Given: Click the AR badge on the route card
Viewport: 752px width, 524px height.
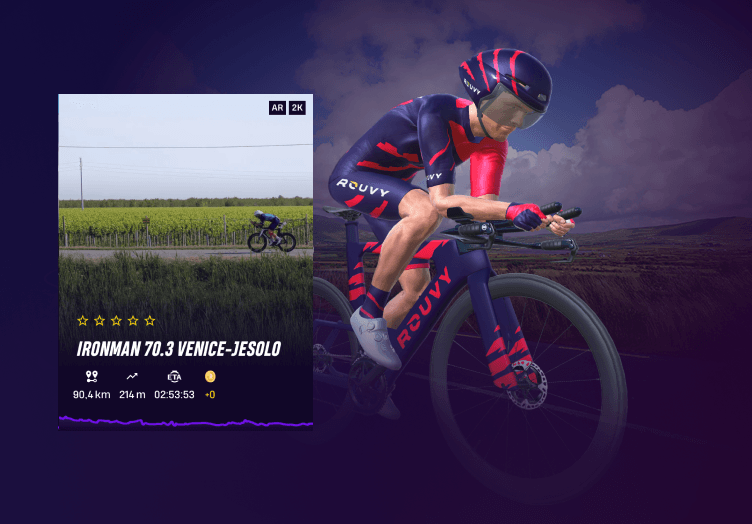Looking at the screenshot, I should pyautogui.click(x=277, y=108).
